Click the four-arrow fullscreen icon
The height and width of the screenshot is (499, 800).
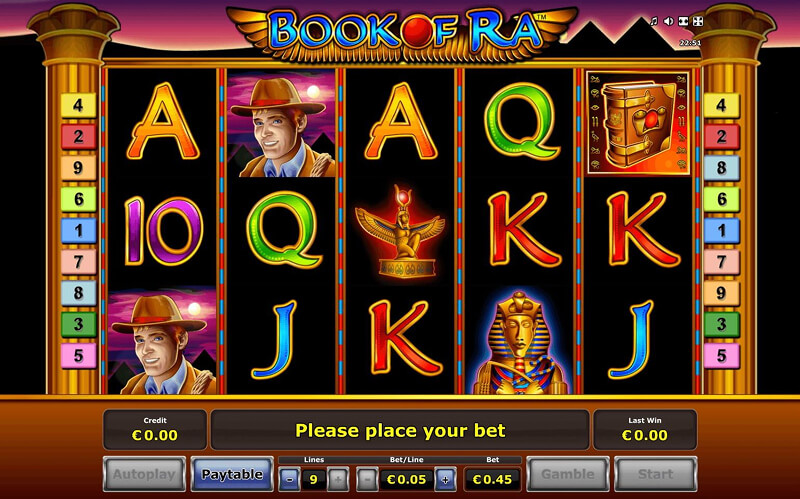[x=697, y=21]
